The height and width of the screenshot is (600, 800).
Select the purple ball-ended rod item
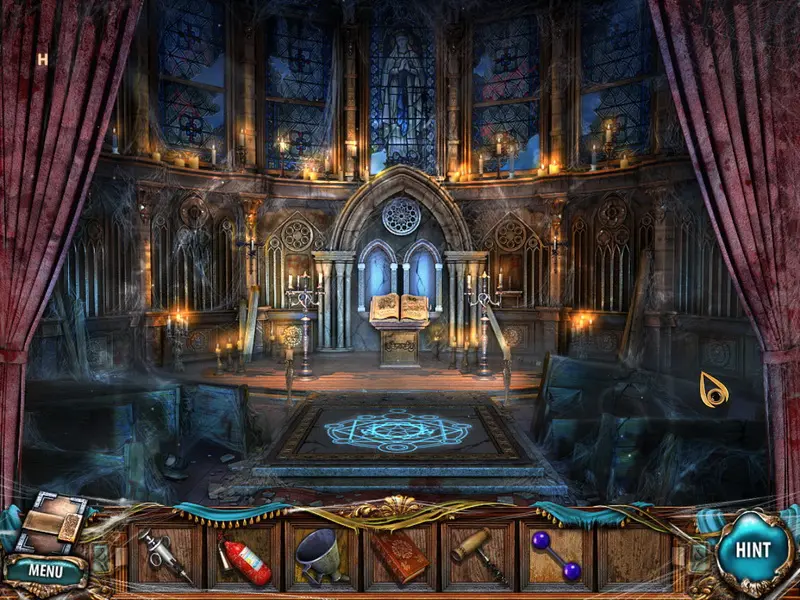(x=556, y=555)
